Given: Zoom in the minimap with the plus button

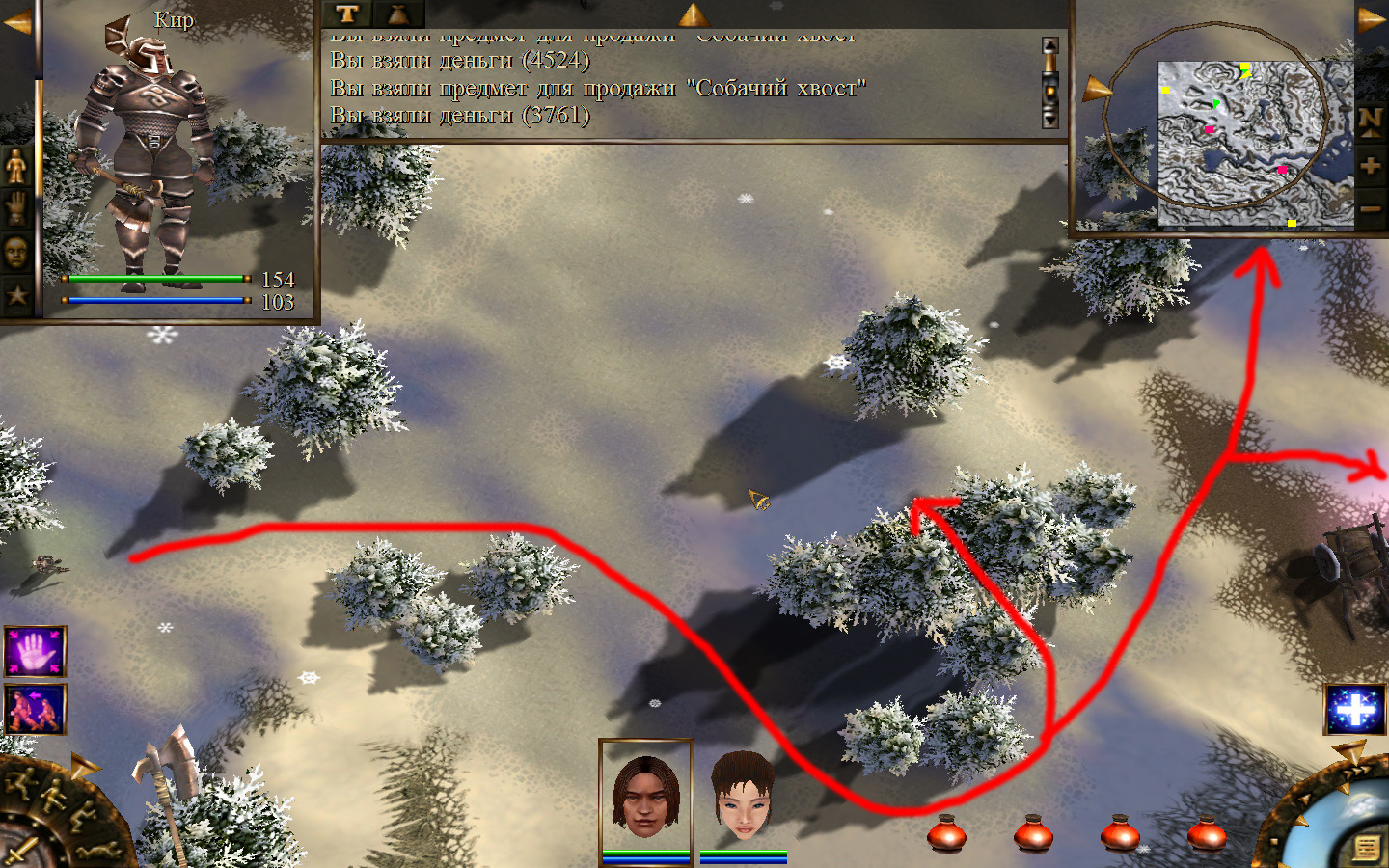Looking at the screenshot, I should pyautogui.click(x=1371, y=166).
